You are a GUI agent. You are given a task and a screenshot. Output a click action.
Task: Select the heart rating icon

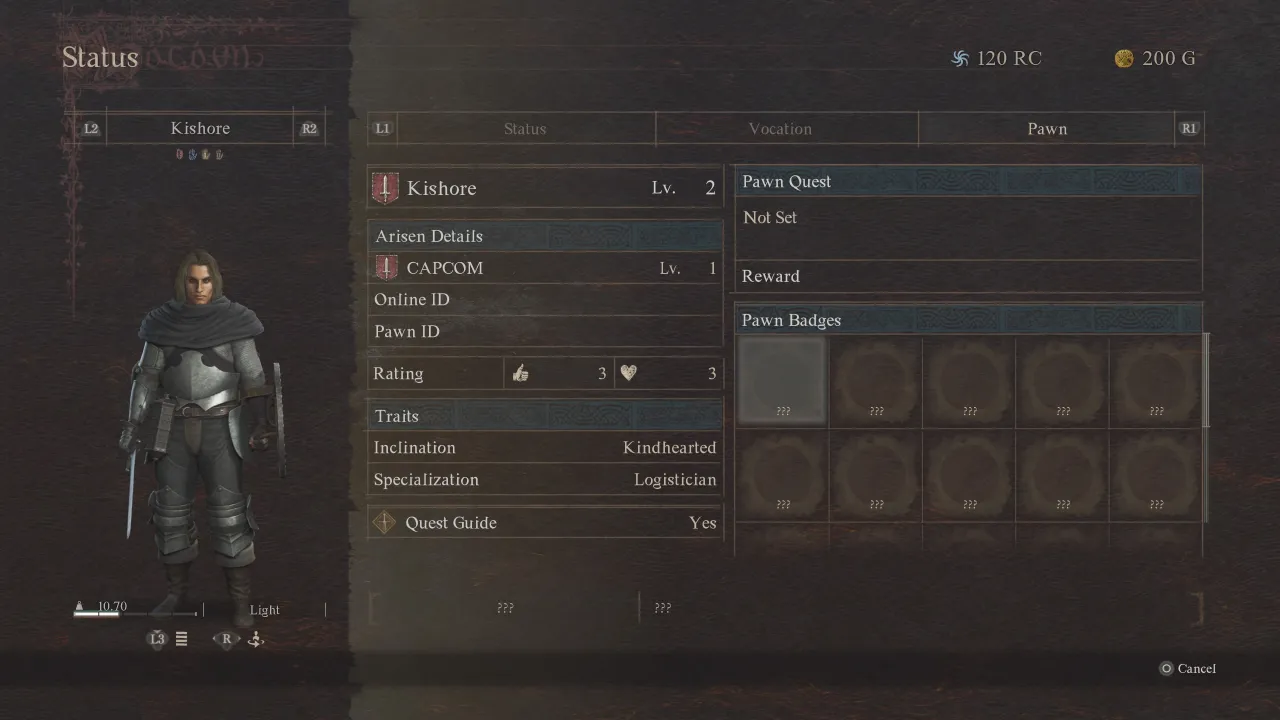pyautogui.click(x=629, y=372)
